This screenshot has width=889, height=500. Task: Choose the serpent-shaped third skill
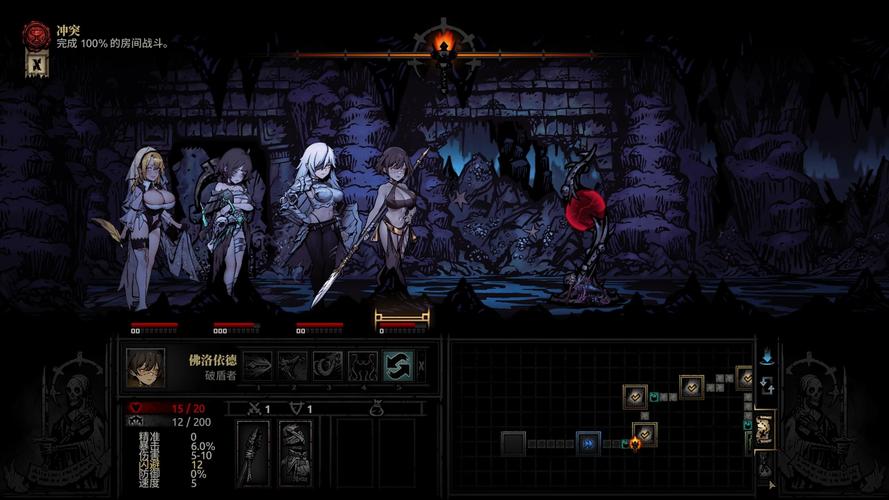(327, 366)
